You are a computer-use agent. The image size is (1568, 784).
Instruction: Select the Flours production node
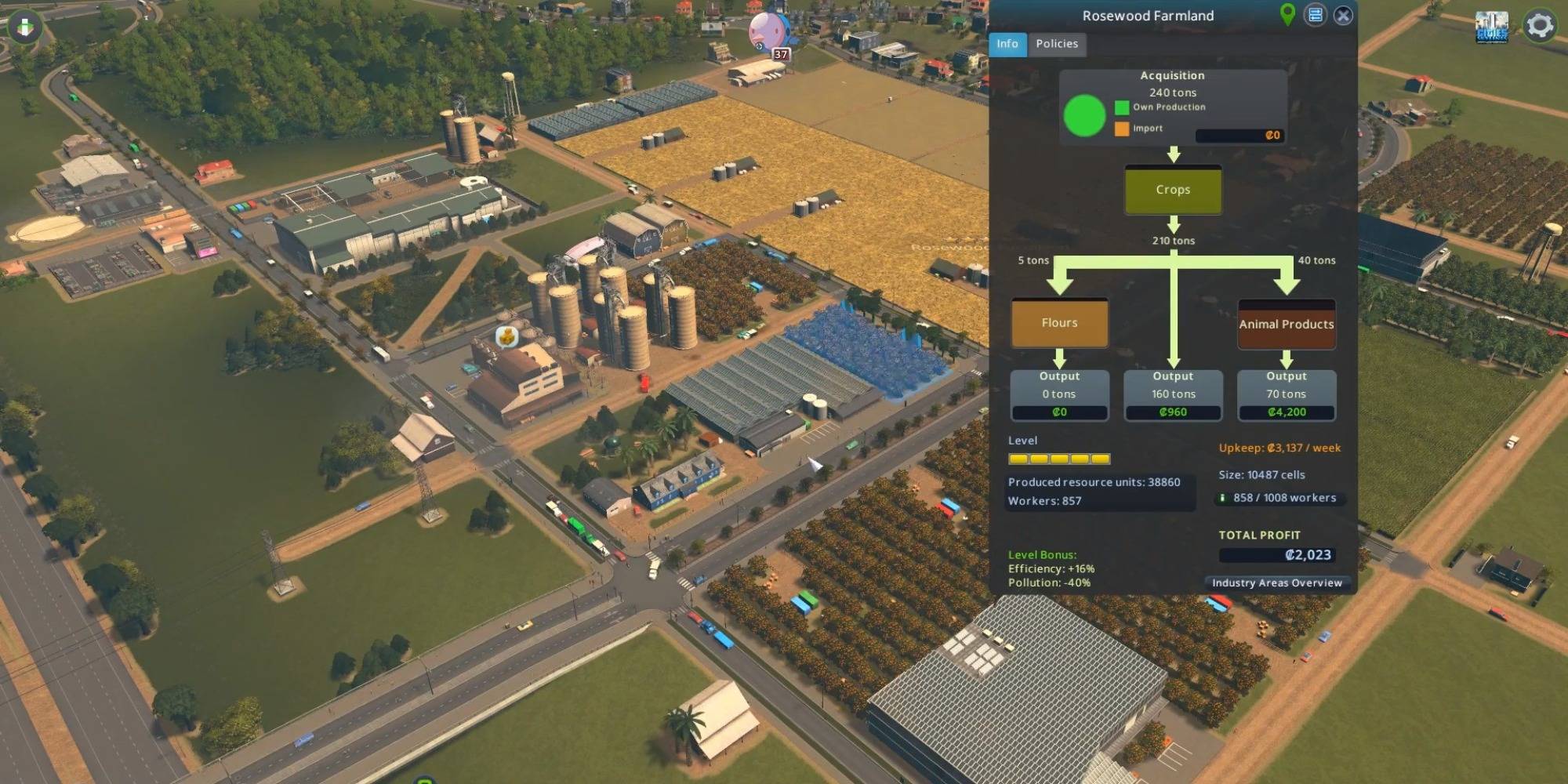(1060, 322)
